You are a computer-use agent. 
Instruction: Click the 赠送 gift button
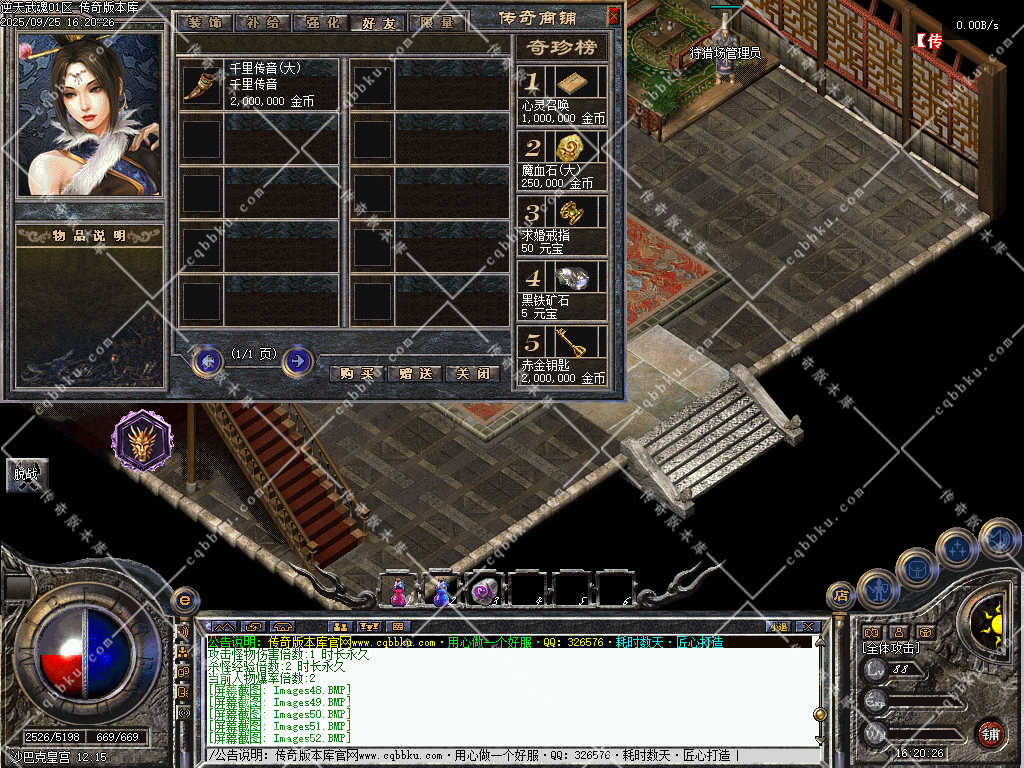[414, 374]
